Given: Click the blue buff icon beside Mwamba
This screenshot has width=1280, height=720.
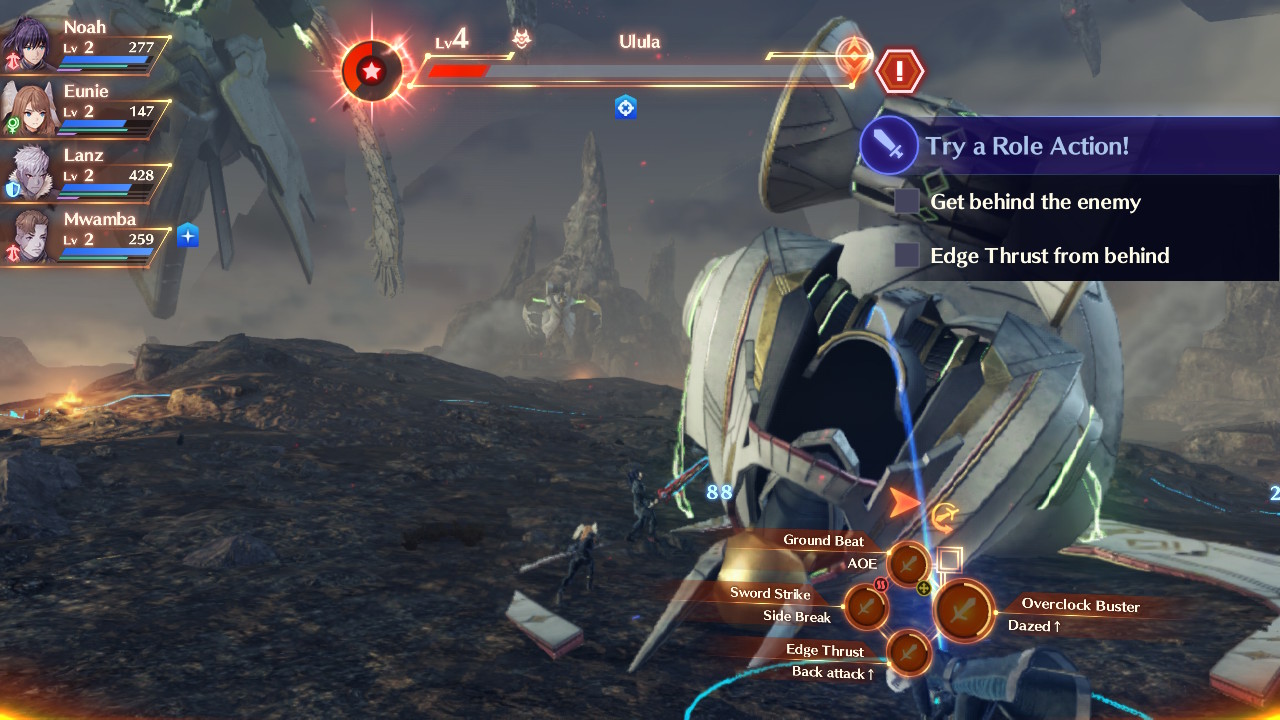Looking at the screenshot, I should point(189,236).
